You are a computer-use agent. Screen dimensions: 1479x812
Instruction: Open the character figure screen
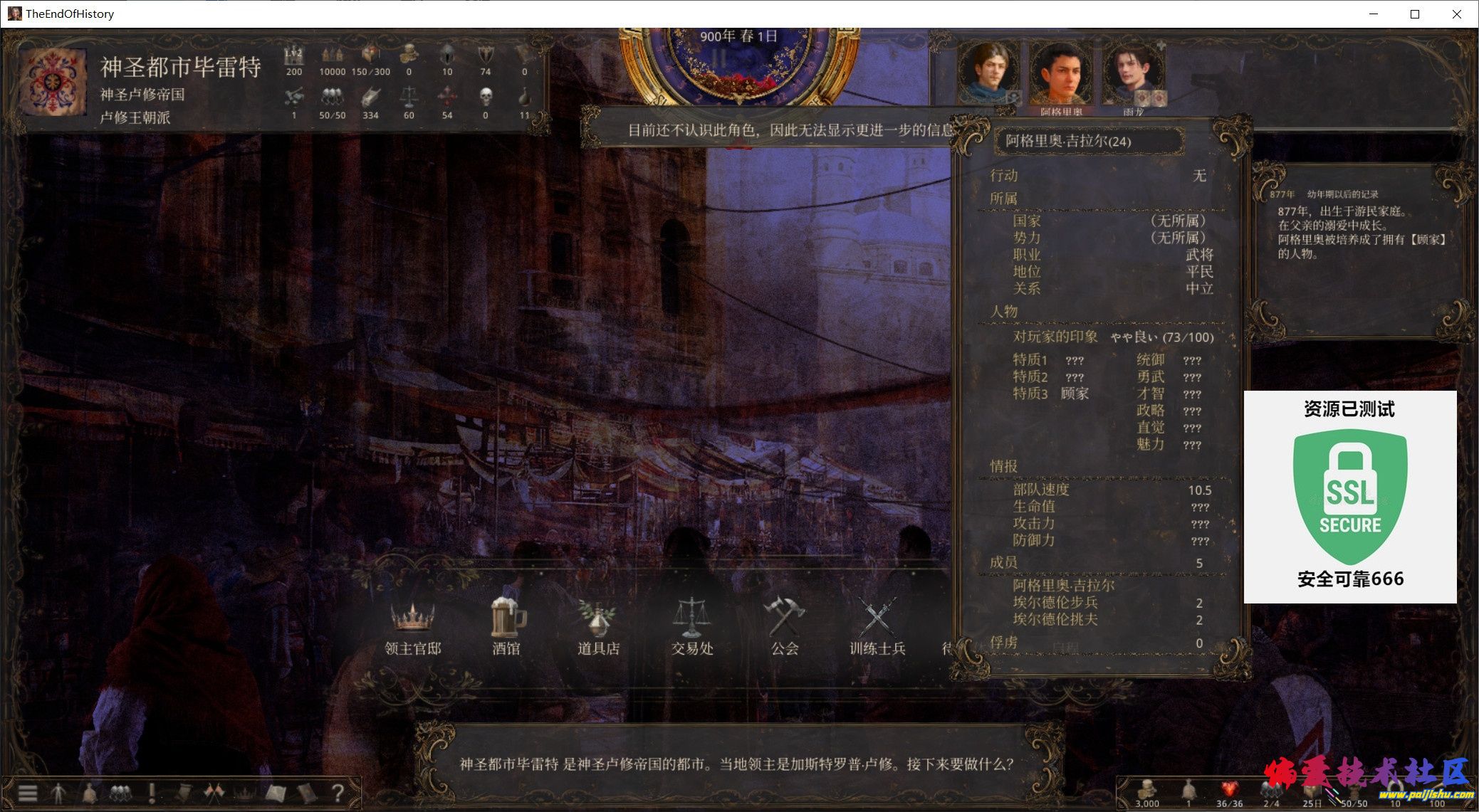pos(58,793)
